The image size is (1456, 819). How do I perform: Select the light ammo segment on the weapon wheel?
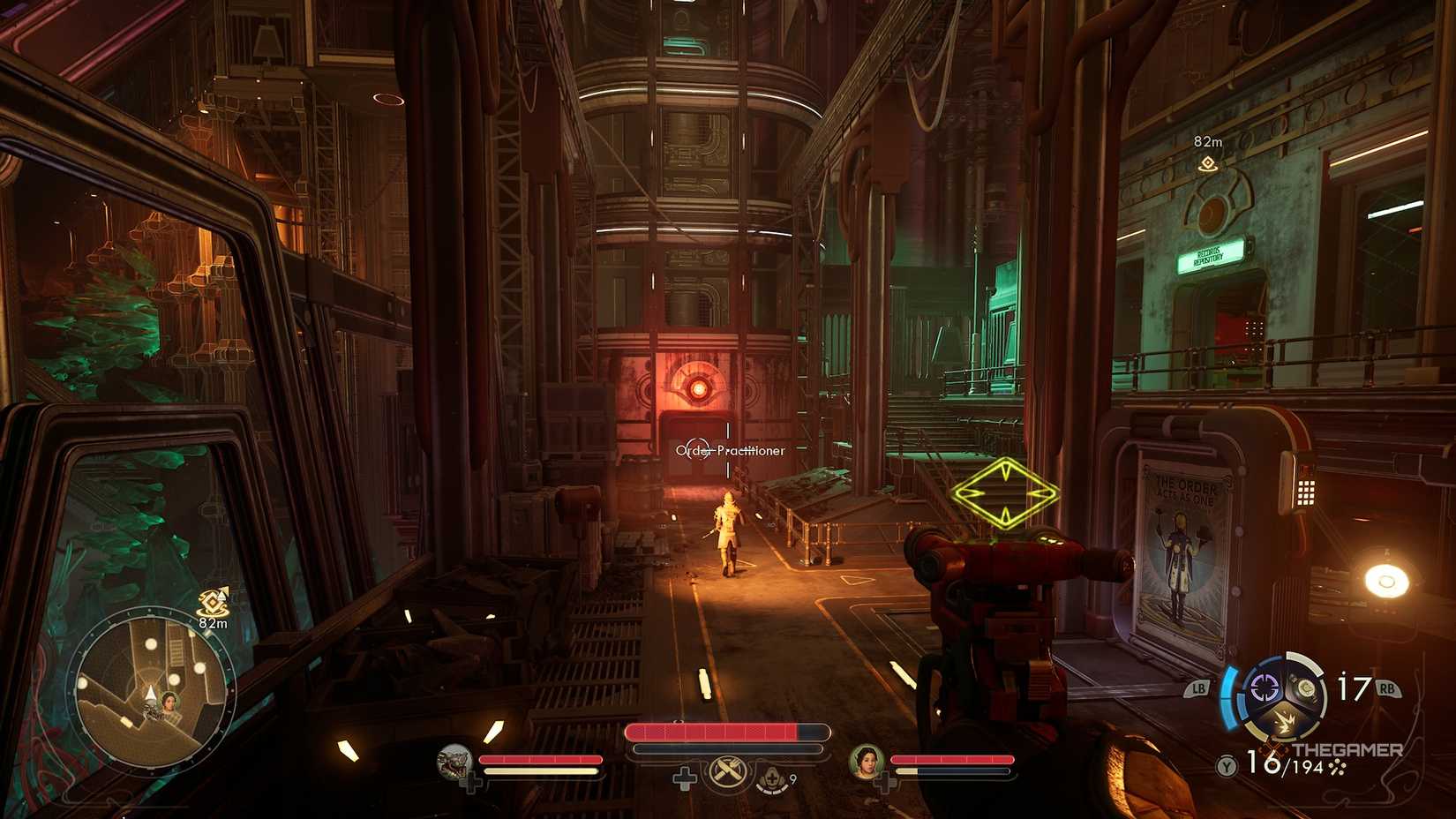click(x=1309, y=688)
